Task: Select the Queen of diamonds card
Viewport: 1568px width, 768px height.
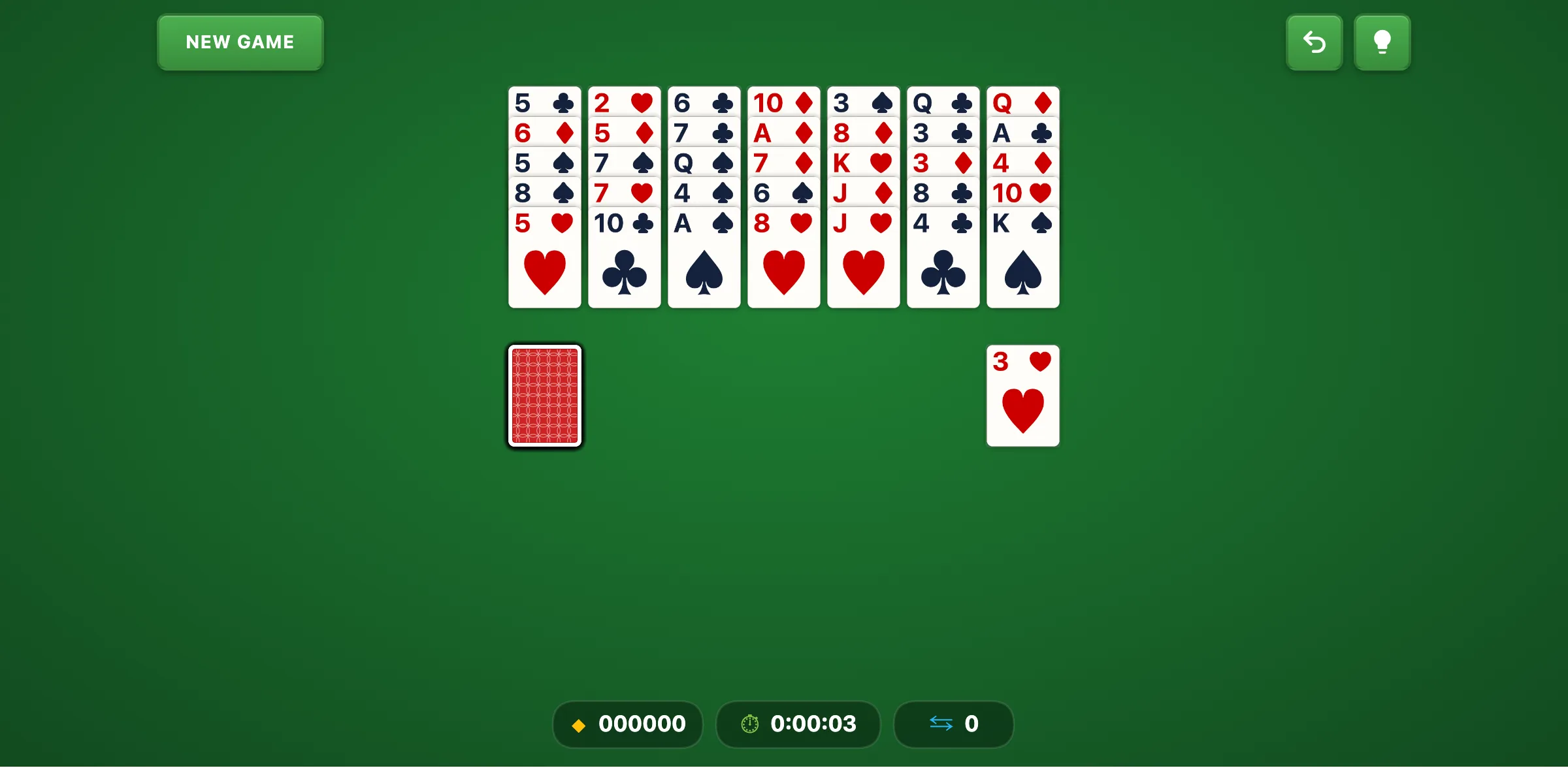Action: (x=1022, y=103)
